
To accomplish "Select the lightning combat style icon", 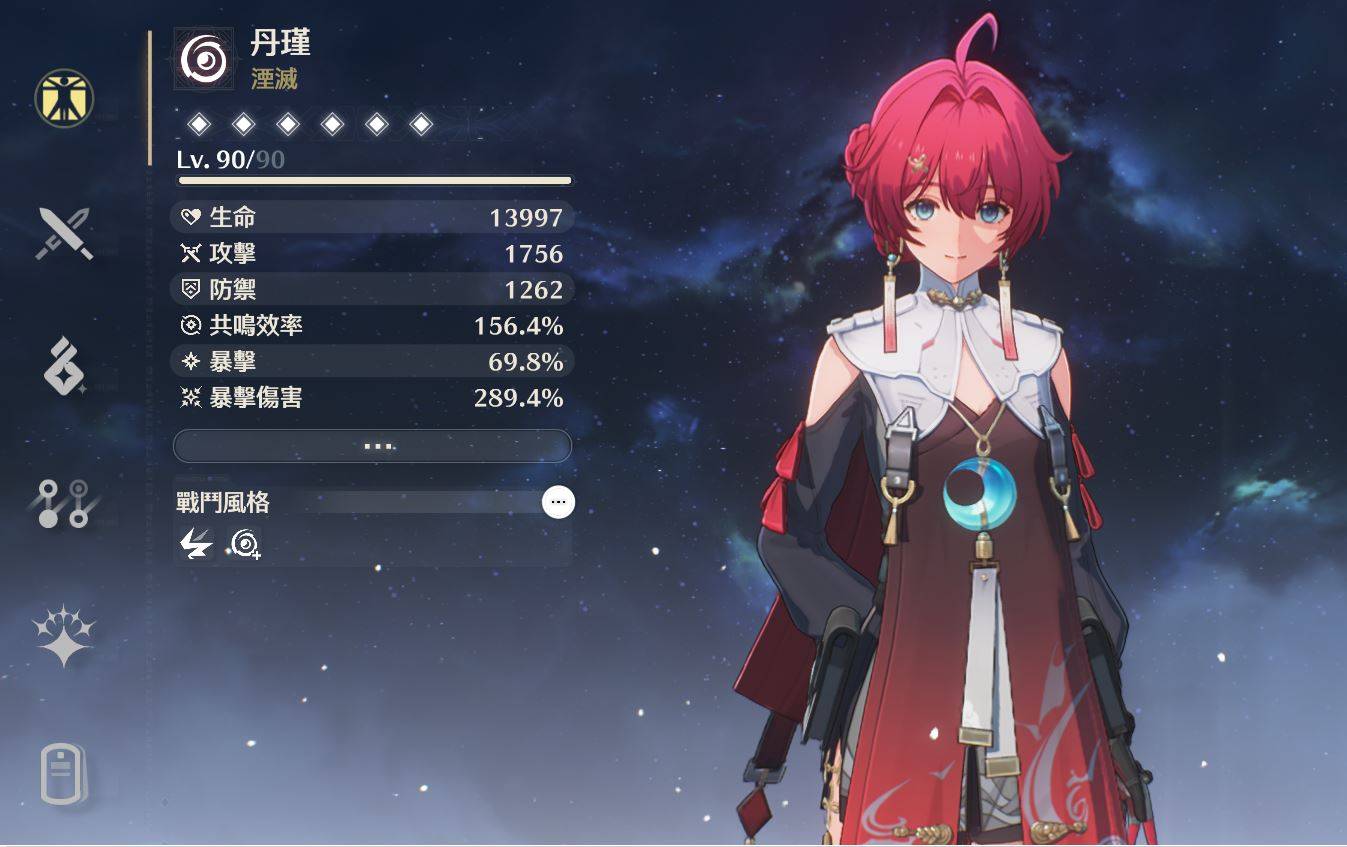I will pyautogui.click(x=196, y=543).
